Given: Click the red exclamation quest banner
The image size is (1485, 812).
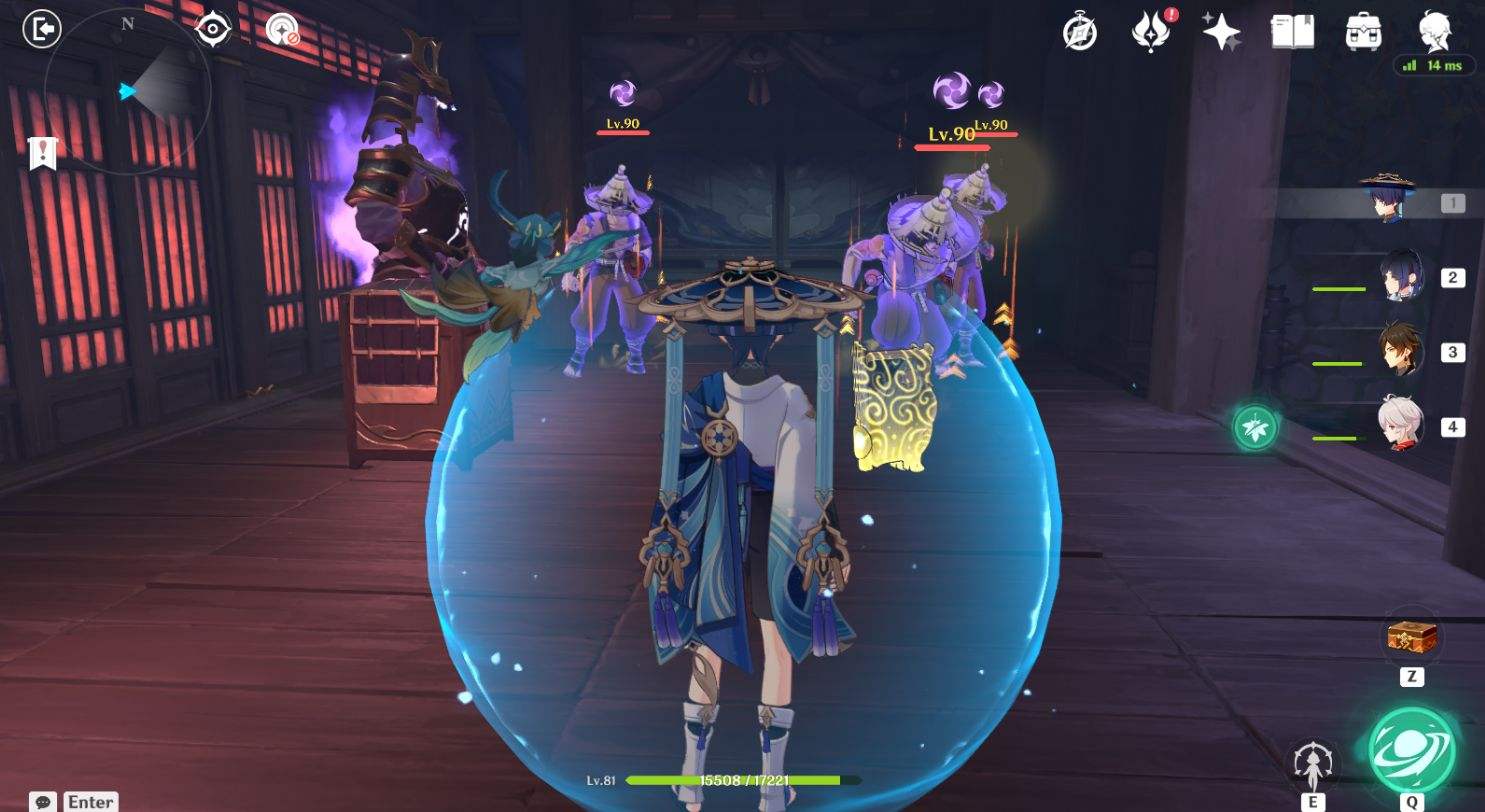Looking at the screenshot, I should pyautogui.click(x=40, y=153).
